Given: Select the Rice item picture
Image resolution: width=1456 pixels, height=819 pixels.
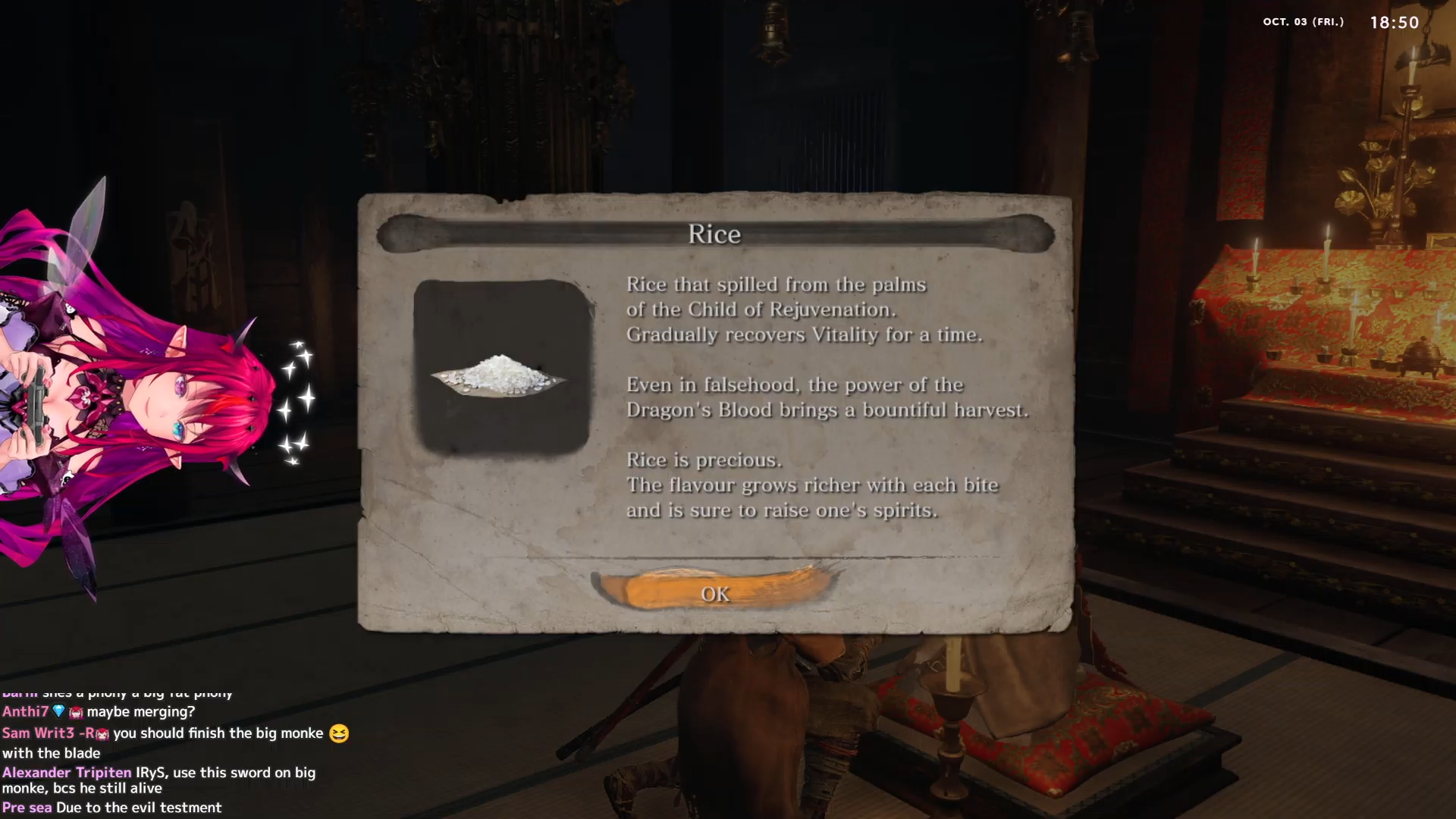Looking at the screenshot, I should pyautogui.click(x=501, y=368).
